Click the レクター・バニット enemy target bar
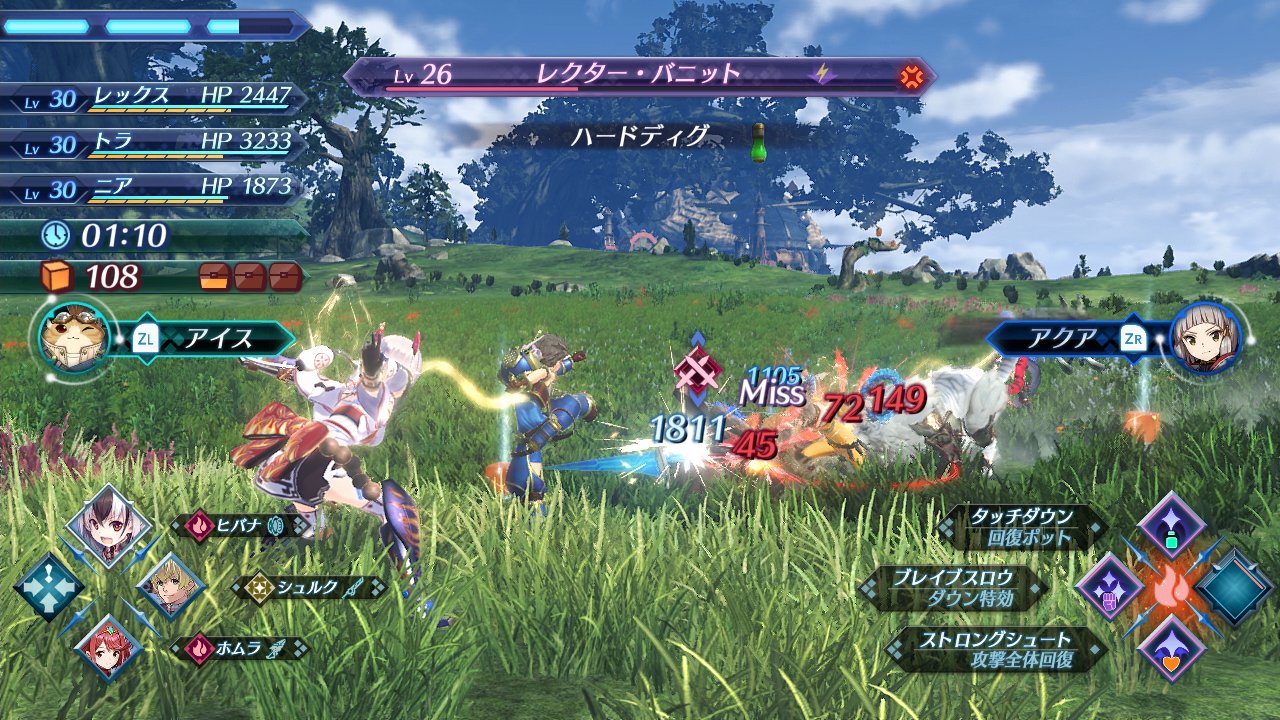The height and width of the screenshot is (720, 1280). point(640,75)
